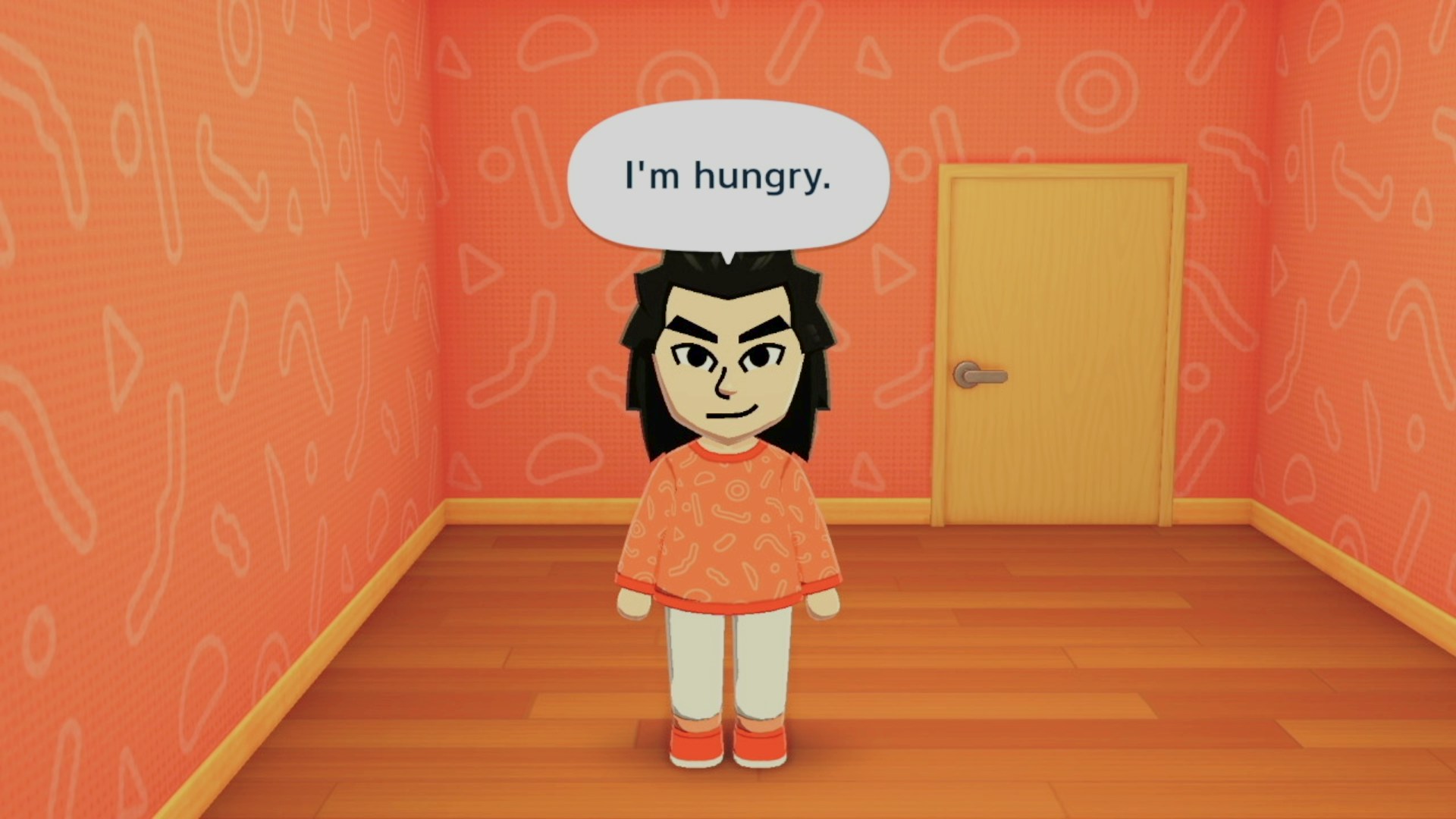The image size is (1456, 819).
Task: Select the "I'm hungry." speech bubble
Action: 728,176
